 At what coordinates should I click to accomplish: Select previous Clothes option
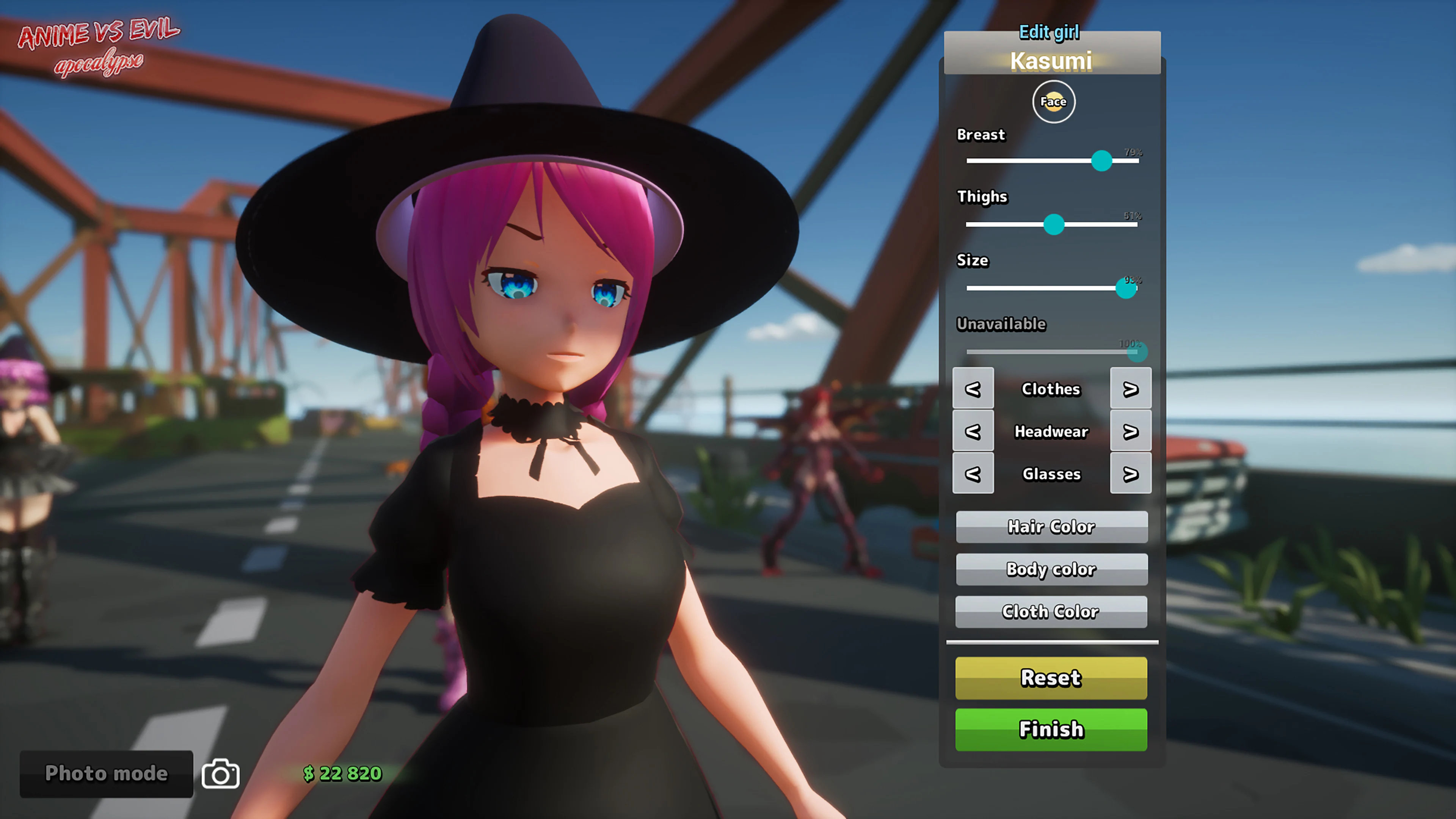(973, 389)
